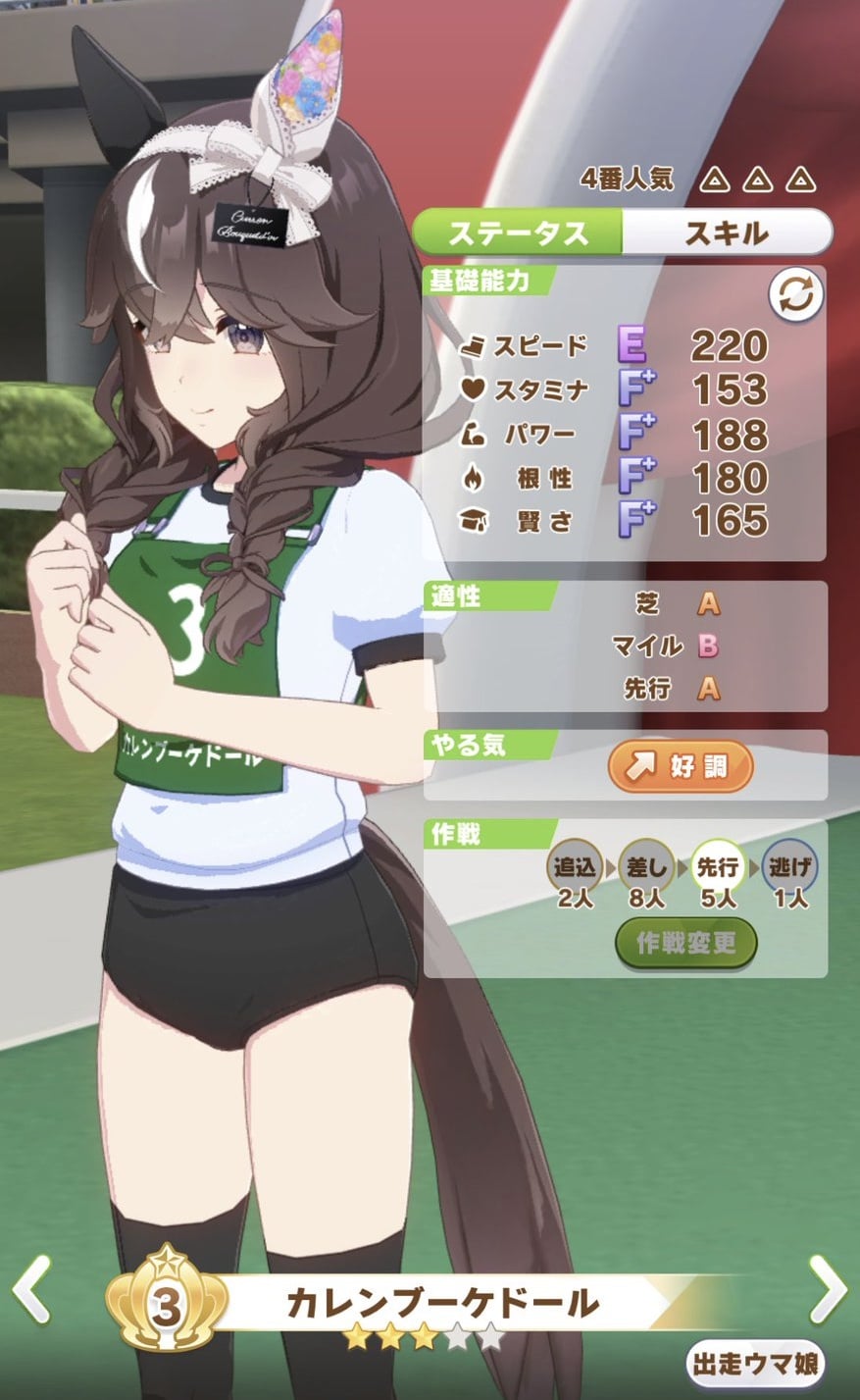Open the 出走ウマ娘 runner list
The image size is (860, 1400).
(755, 1364)
